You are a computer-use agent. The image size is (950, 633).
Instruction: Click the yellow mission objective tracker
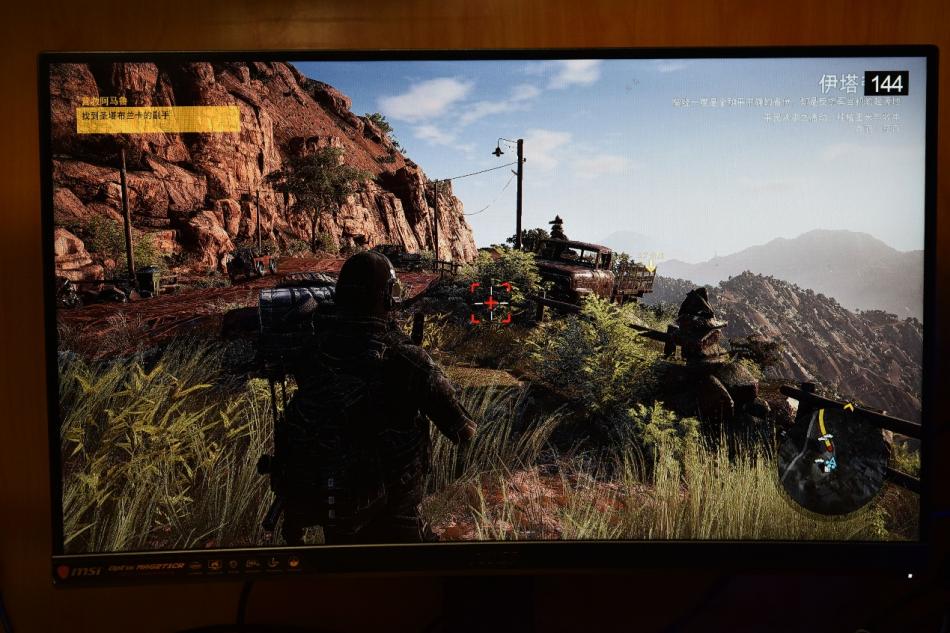pos(158,117)
